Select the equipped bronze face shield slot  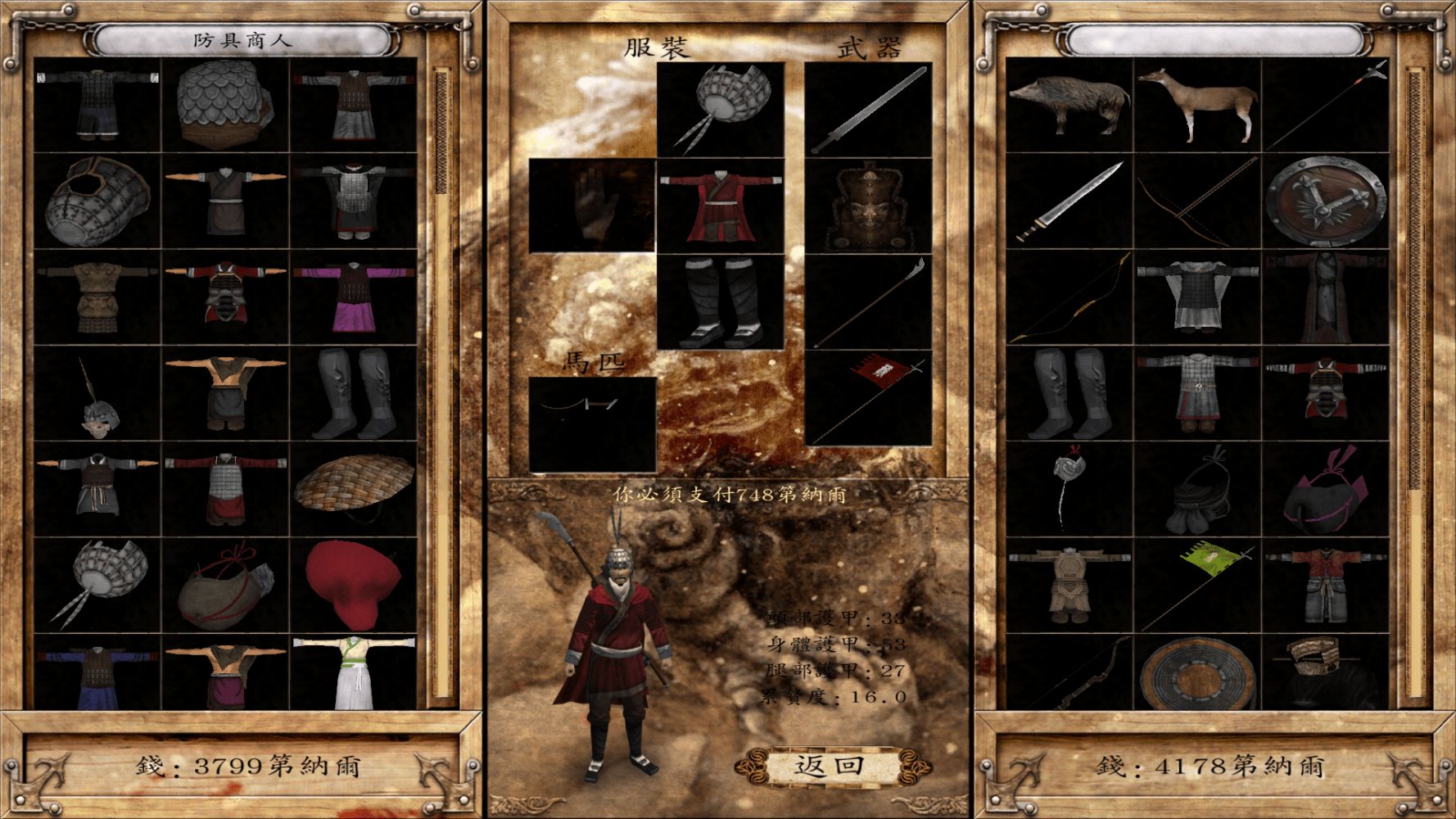[x=868, y=206]
